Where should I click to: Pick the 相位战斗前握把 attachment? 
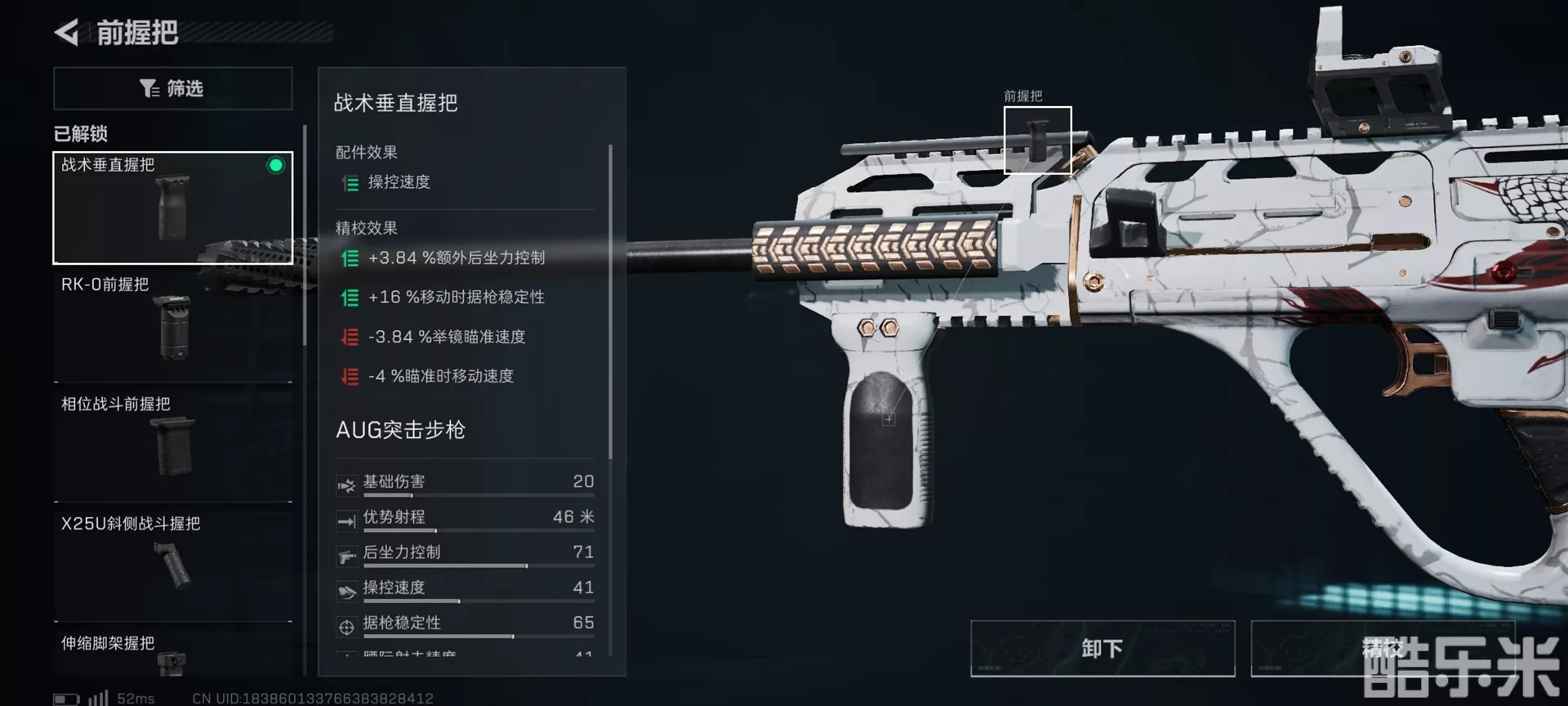[x=173, y=446]
